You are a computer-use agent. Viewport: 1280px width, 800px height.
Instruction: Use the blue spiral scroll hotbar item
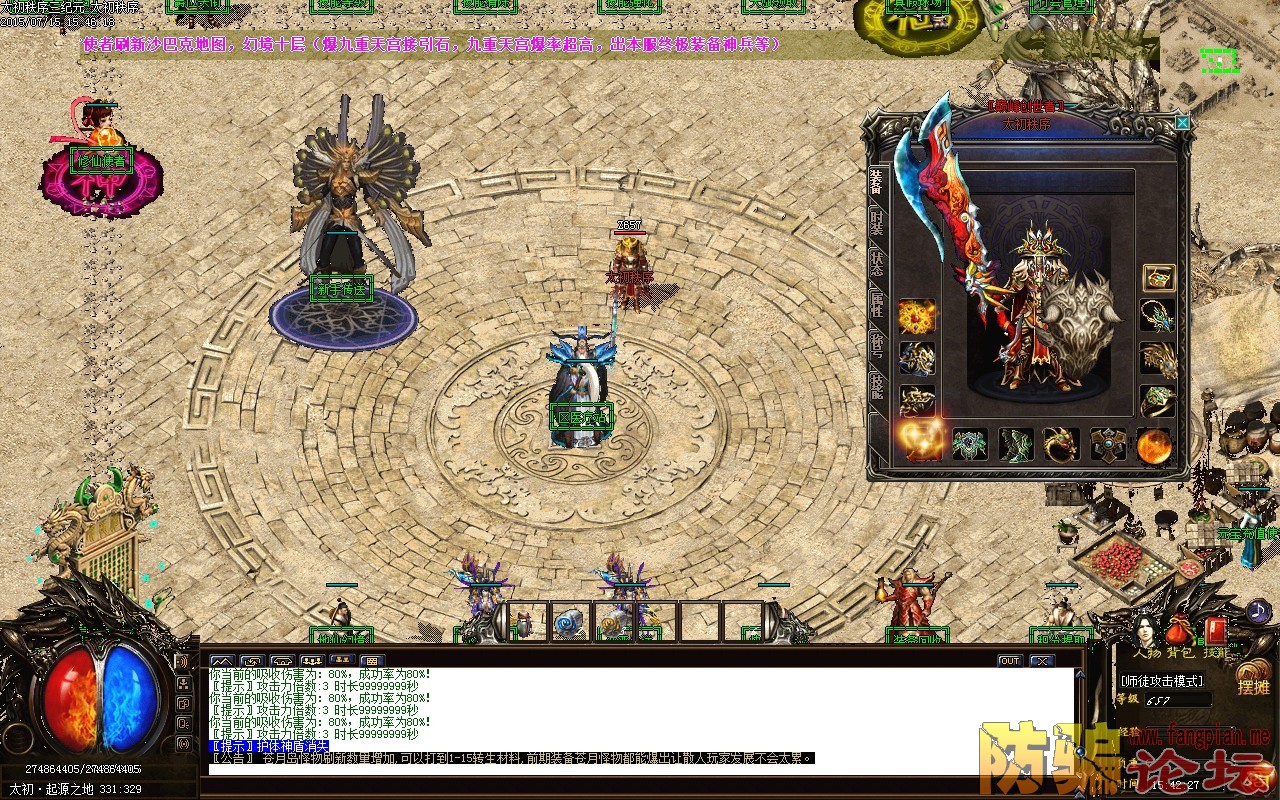[x=569, y=622]
